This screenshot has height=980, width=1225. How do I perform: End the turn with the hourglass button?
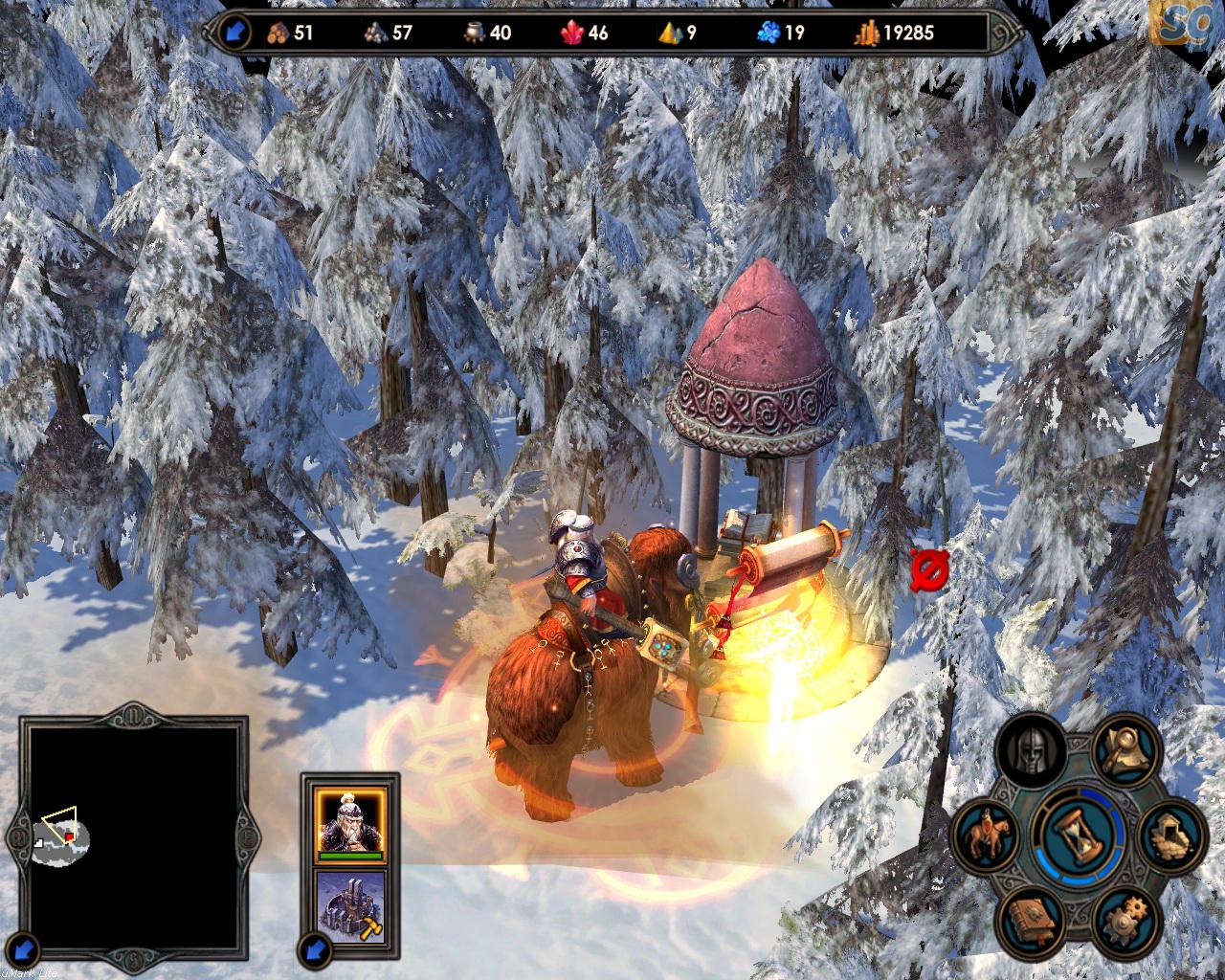(1077, 835)
